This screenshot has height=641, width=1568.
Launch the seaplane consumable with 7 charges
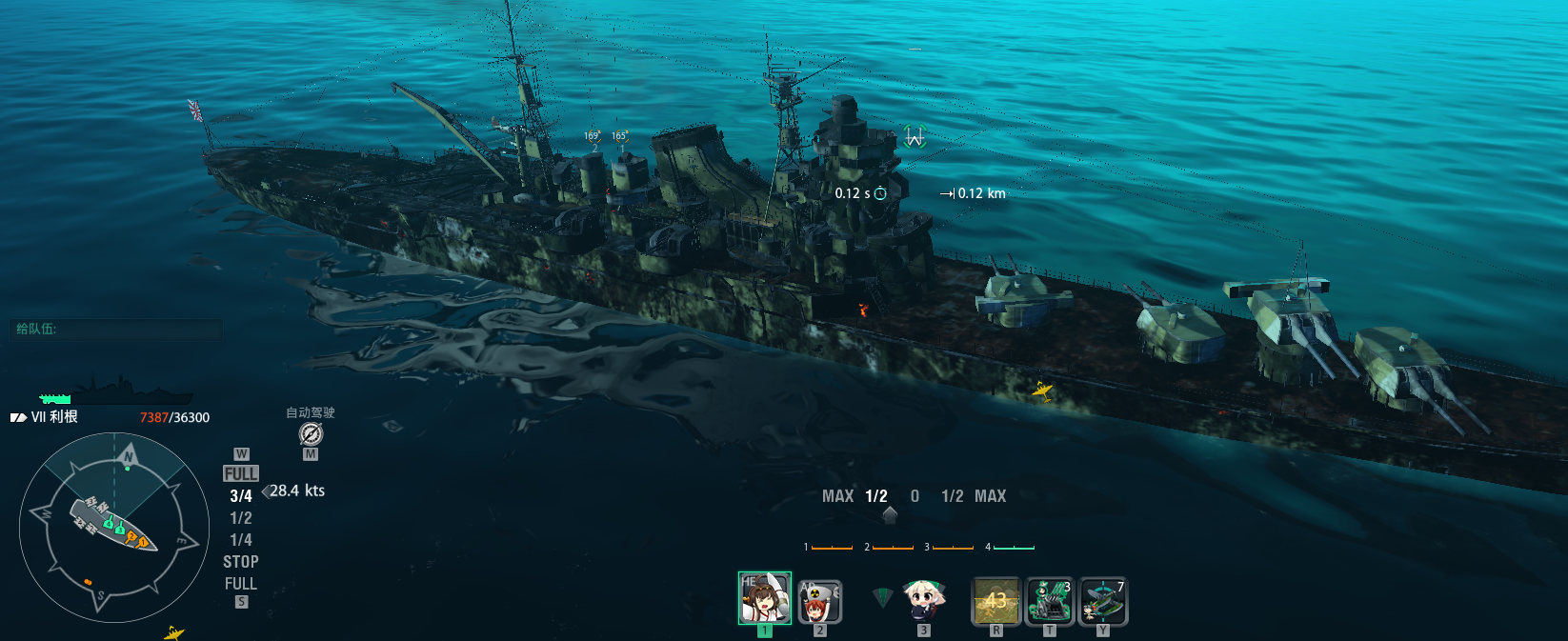point(1103,601)
